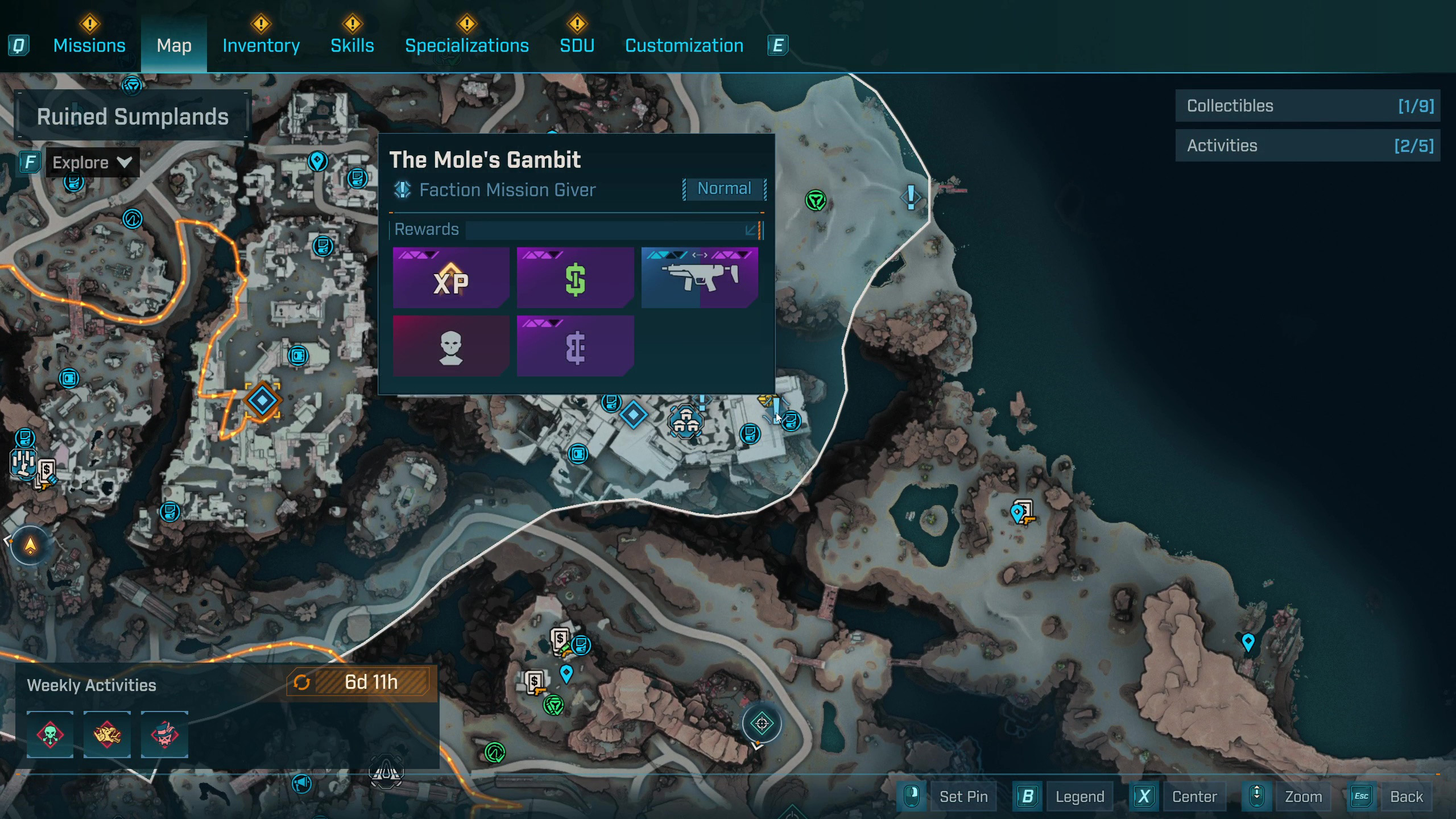Switch to the Missions tab
Image resolution: width=1456 pixels, height=819 pixels.
89,45
